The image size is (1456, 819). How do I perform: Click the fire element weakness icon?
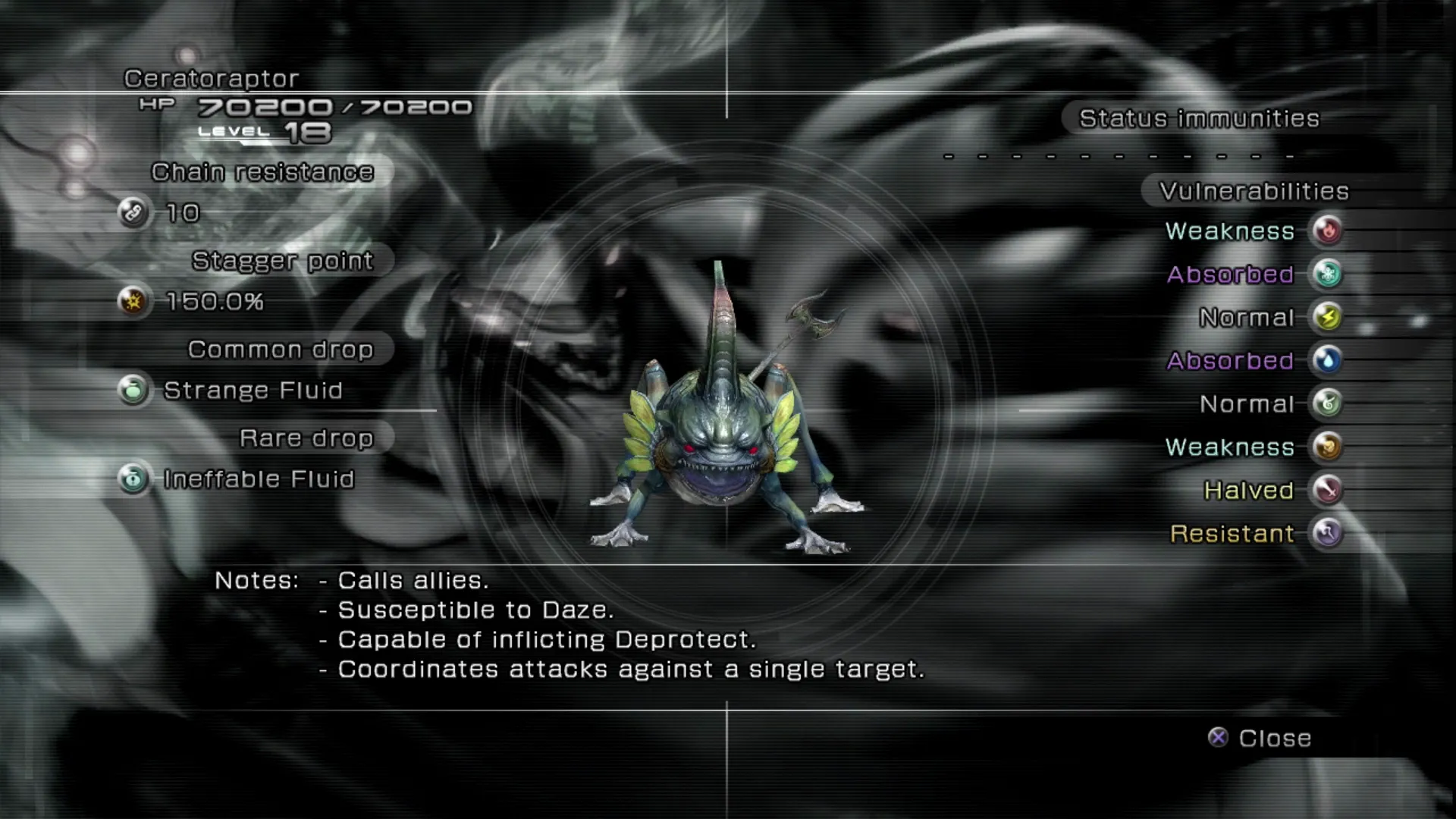pos(1327,231)
